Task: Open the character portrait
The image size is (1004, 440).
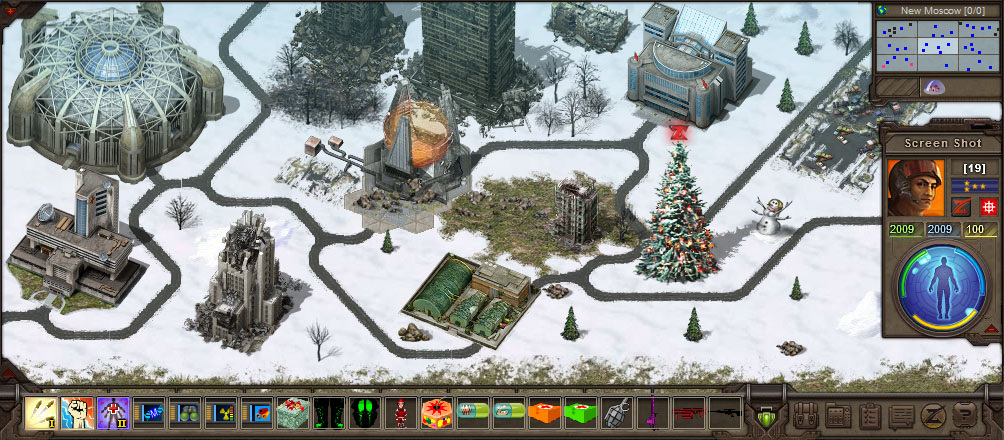Action: point(915,188)
